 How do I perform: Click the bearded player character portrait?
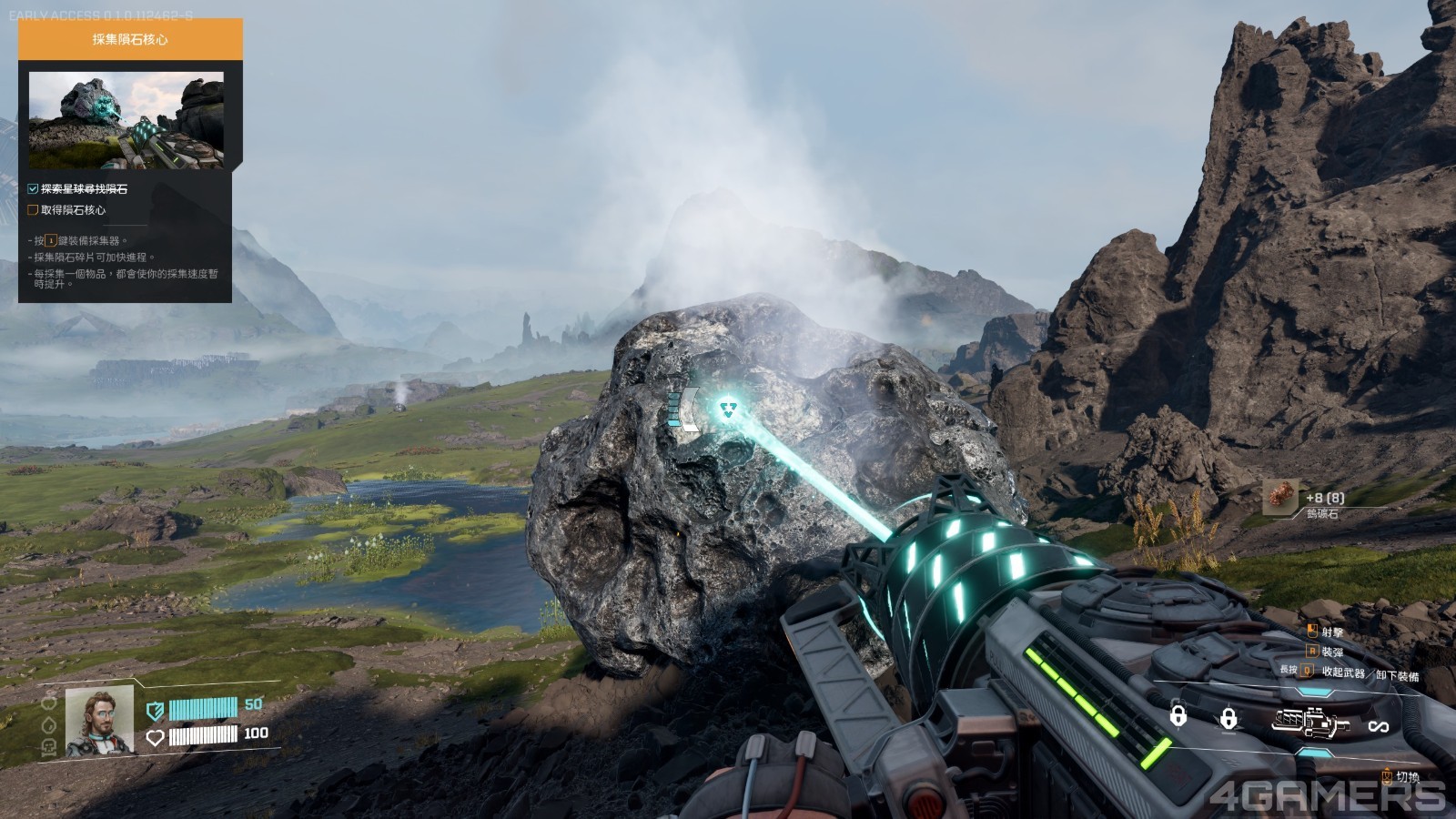[x=99, y=720]
